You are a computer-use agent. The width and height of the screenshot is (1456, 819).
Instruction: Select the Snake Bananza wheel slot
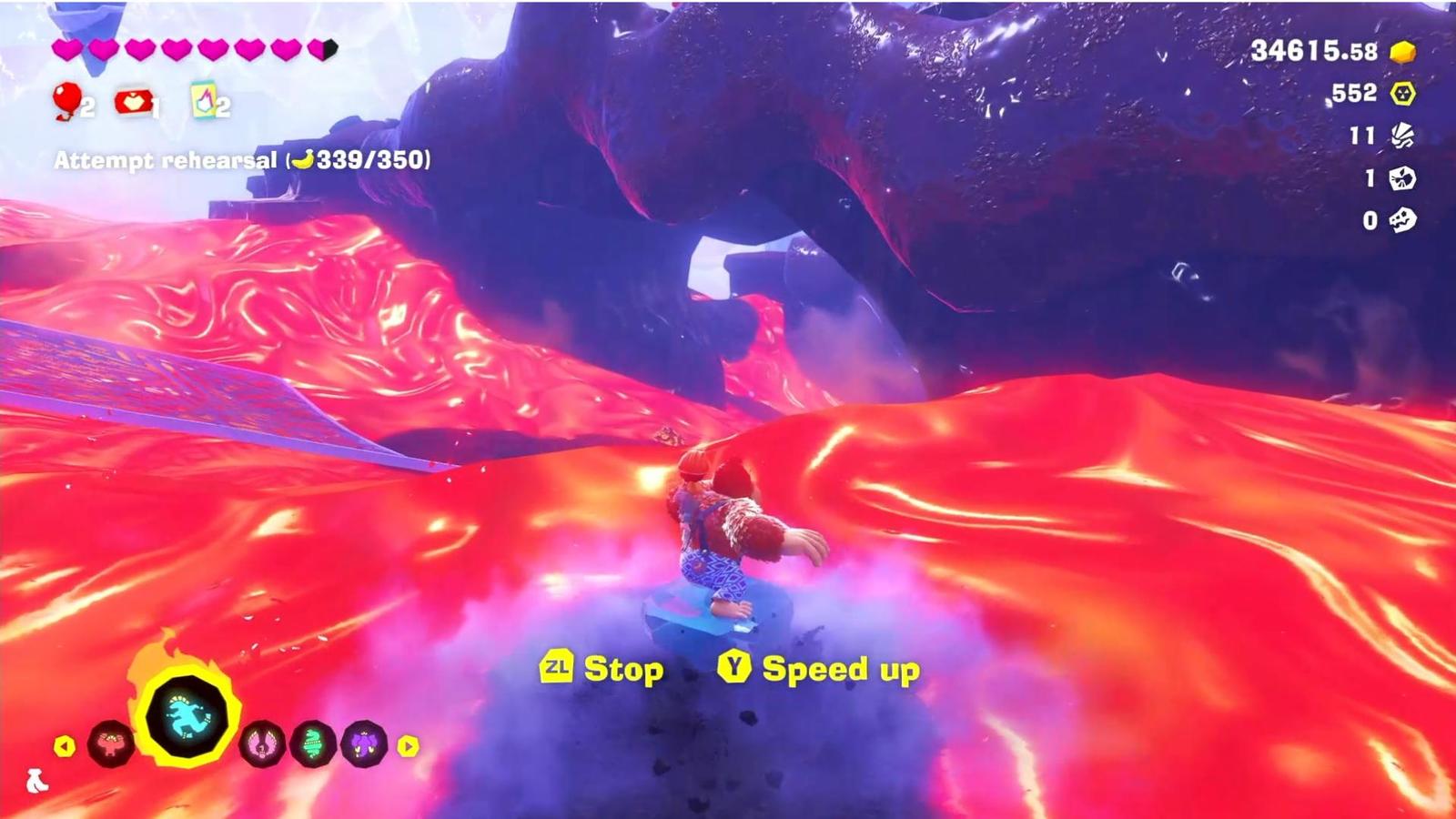click(311, 743)
